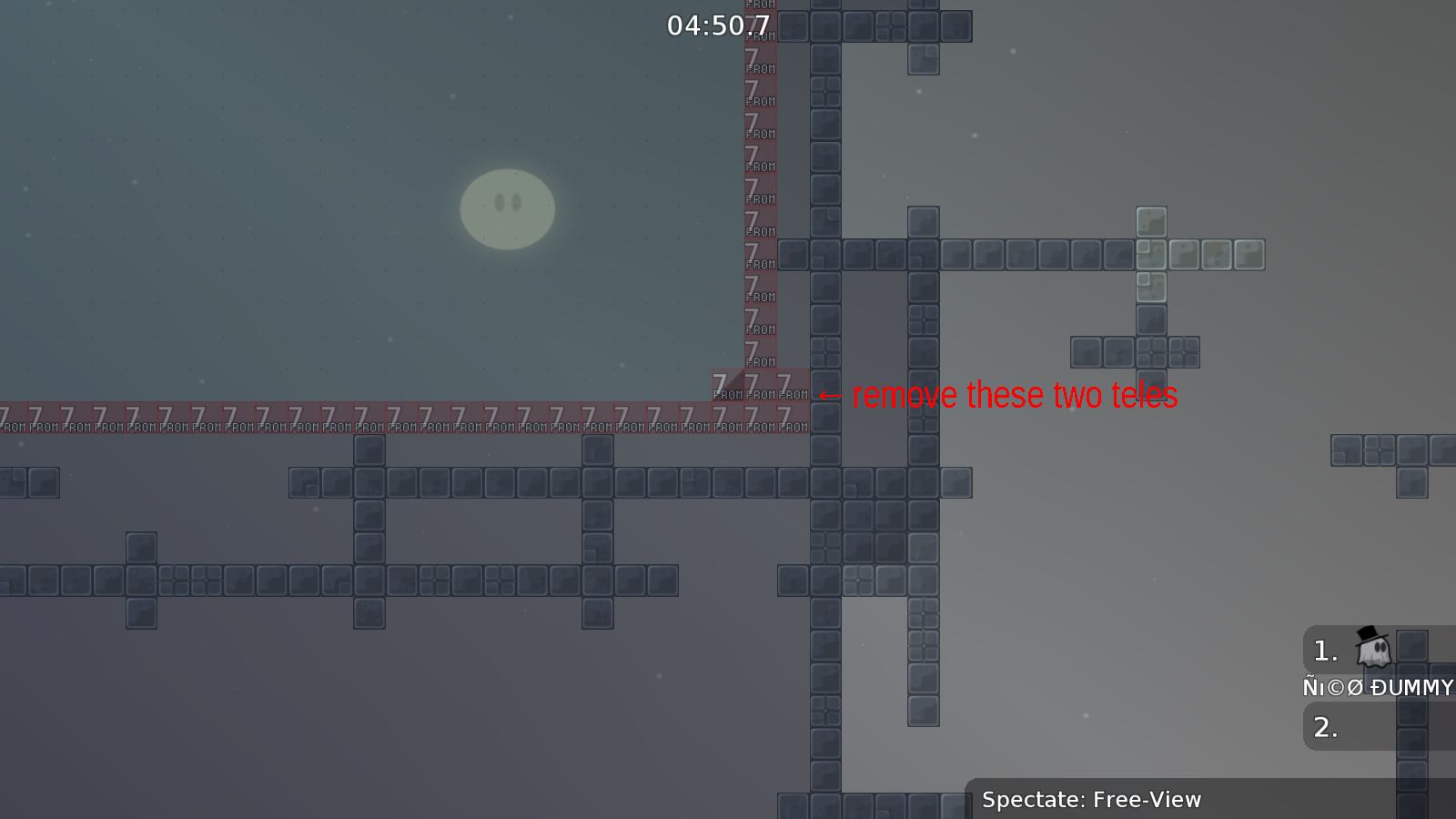Expand the Spectate bar at the bottom
Image resolution: width=1456 pixels, height=819 pixels.
[1090, 800]
